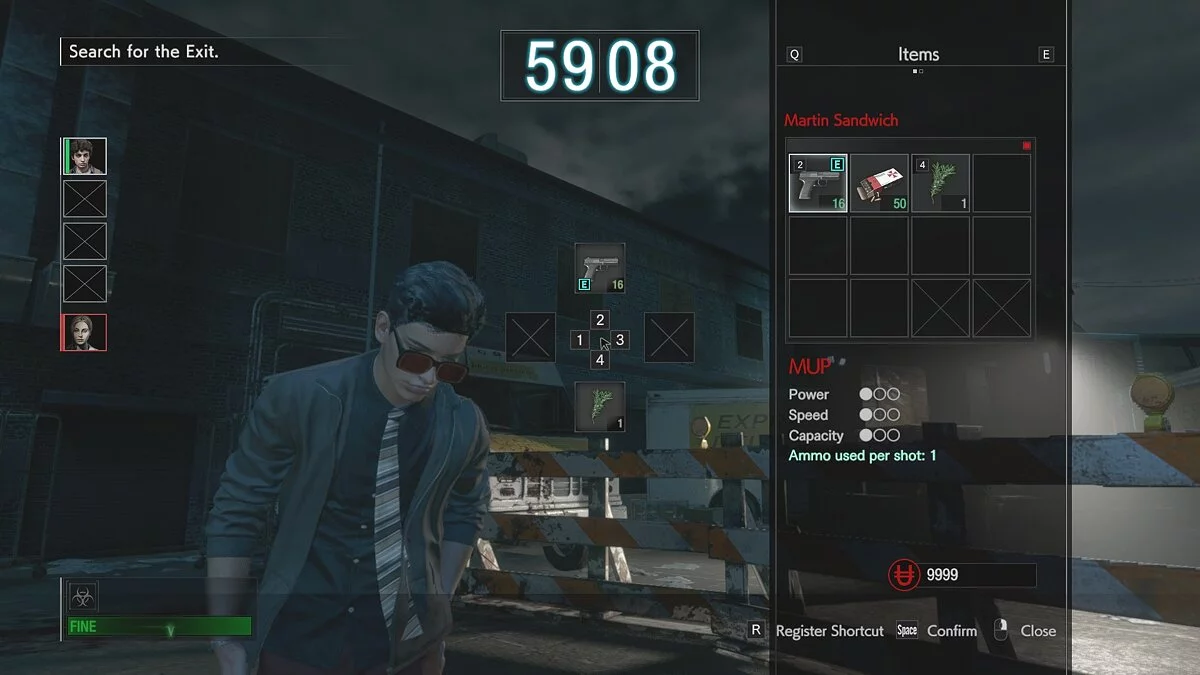Select the handgun ammo box slot
This screenshot has height=675, width=1200.
879,183
